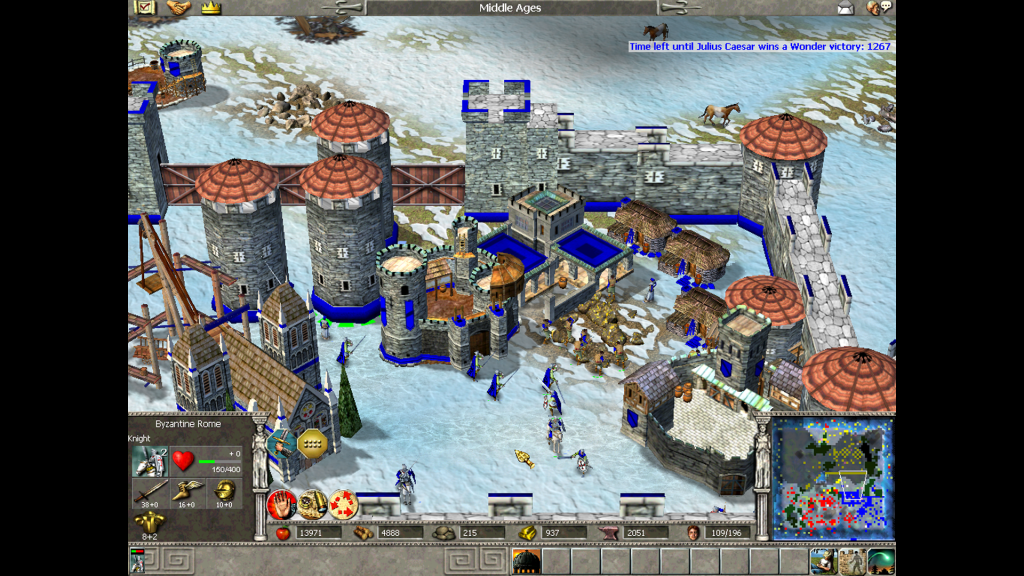Screen dimensions: 1024x576
Task: Click the domed building icon in bottom bar
Action: [x=526, y=561]
